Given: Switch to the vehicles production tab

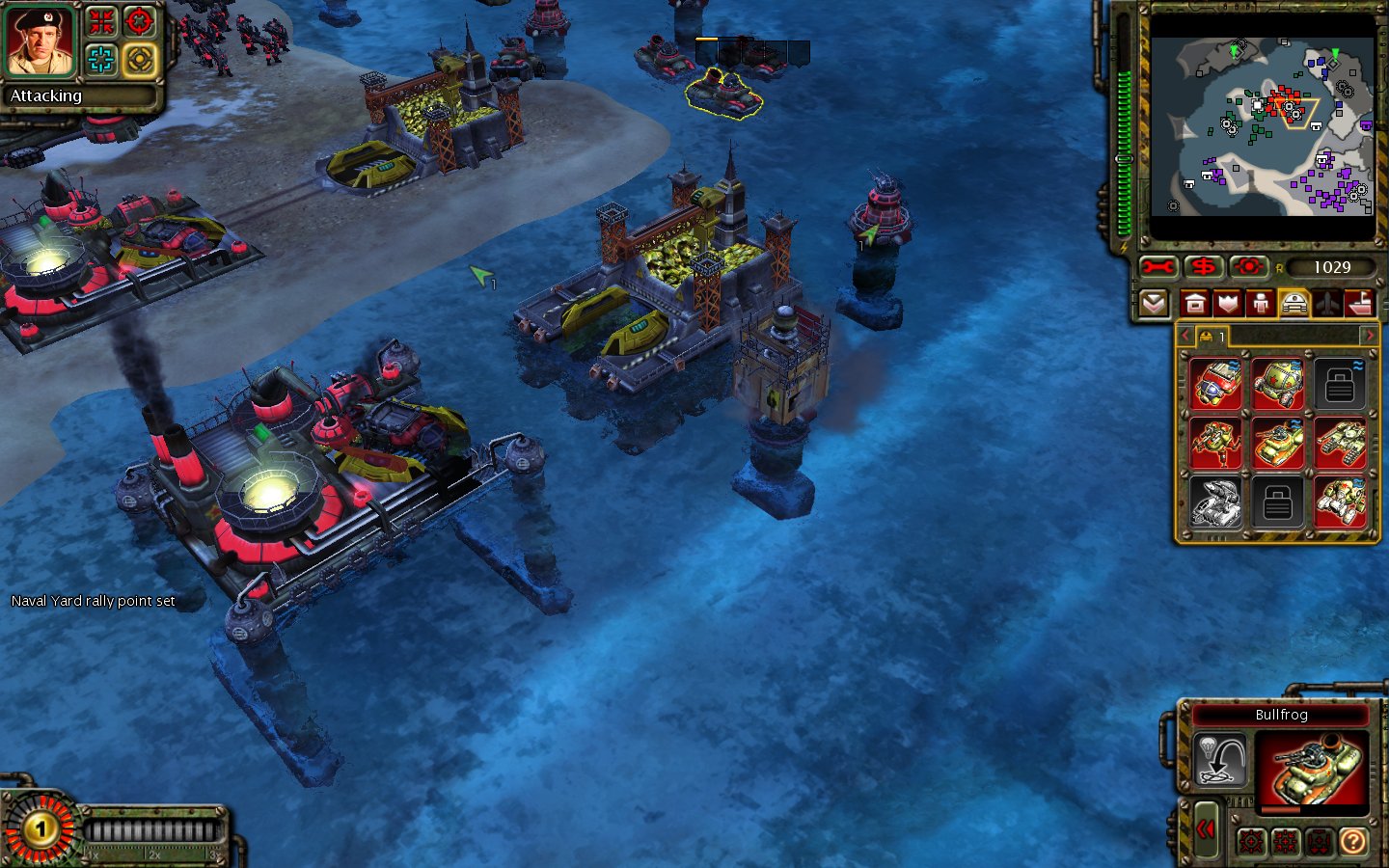Looking at the screenshot, I should pyautogui.click(x=1294, y=305).
